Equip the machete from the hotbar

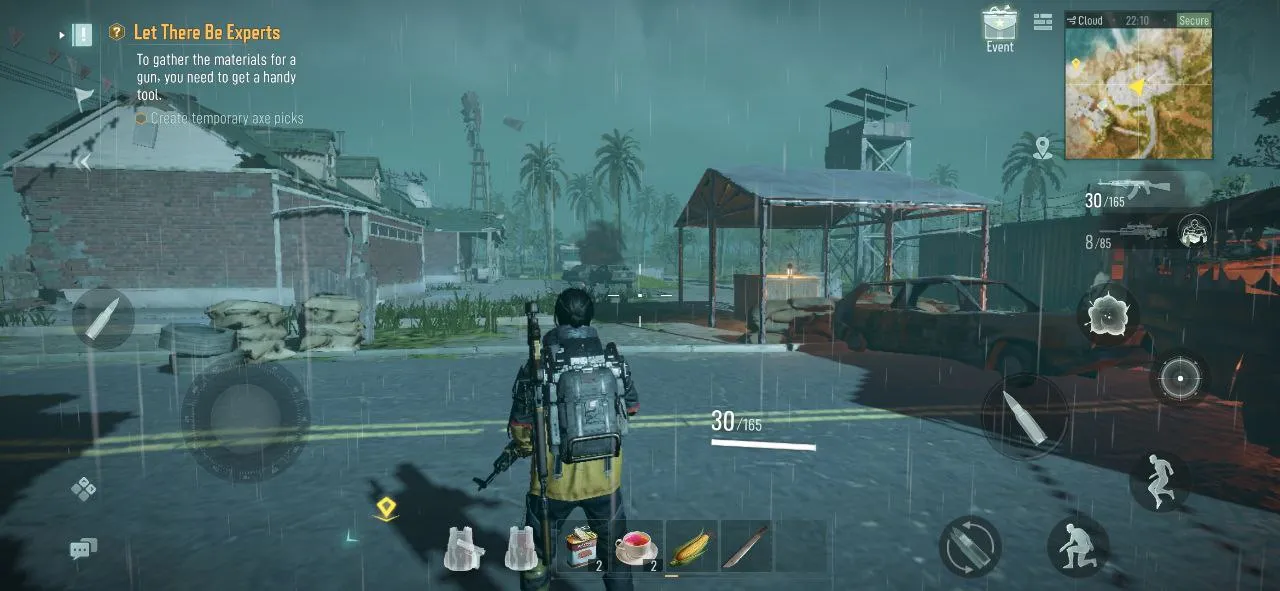point(746,546)
